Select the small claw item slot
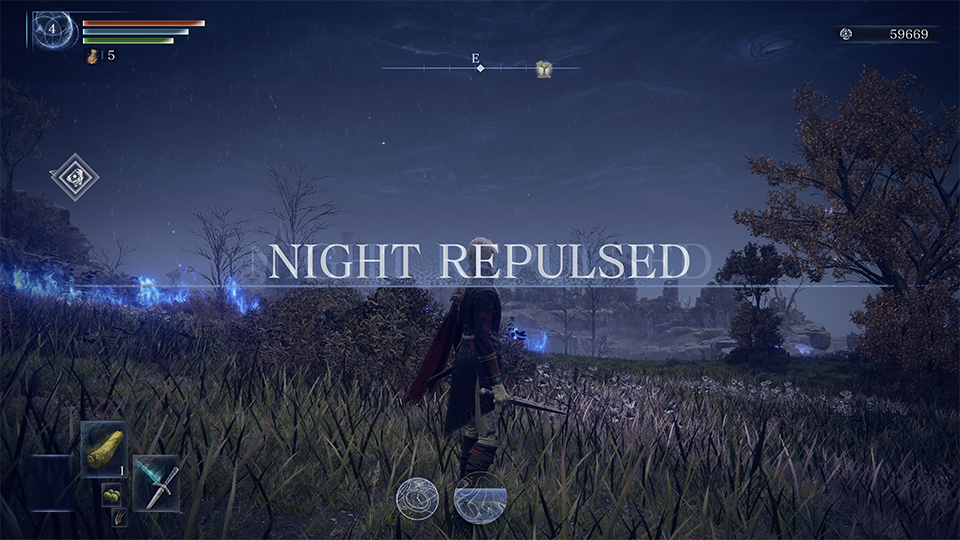Viewport: 960px width, 540px height. click(120, 516)
